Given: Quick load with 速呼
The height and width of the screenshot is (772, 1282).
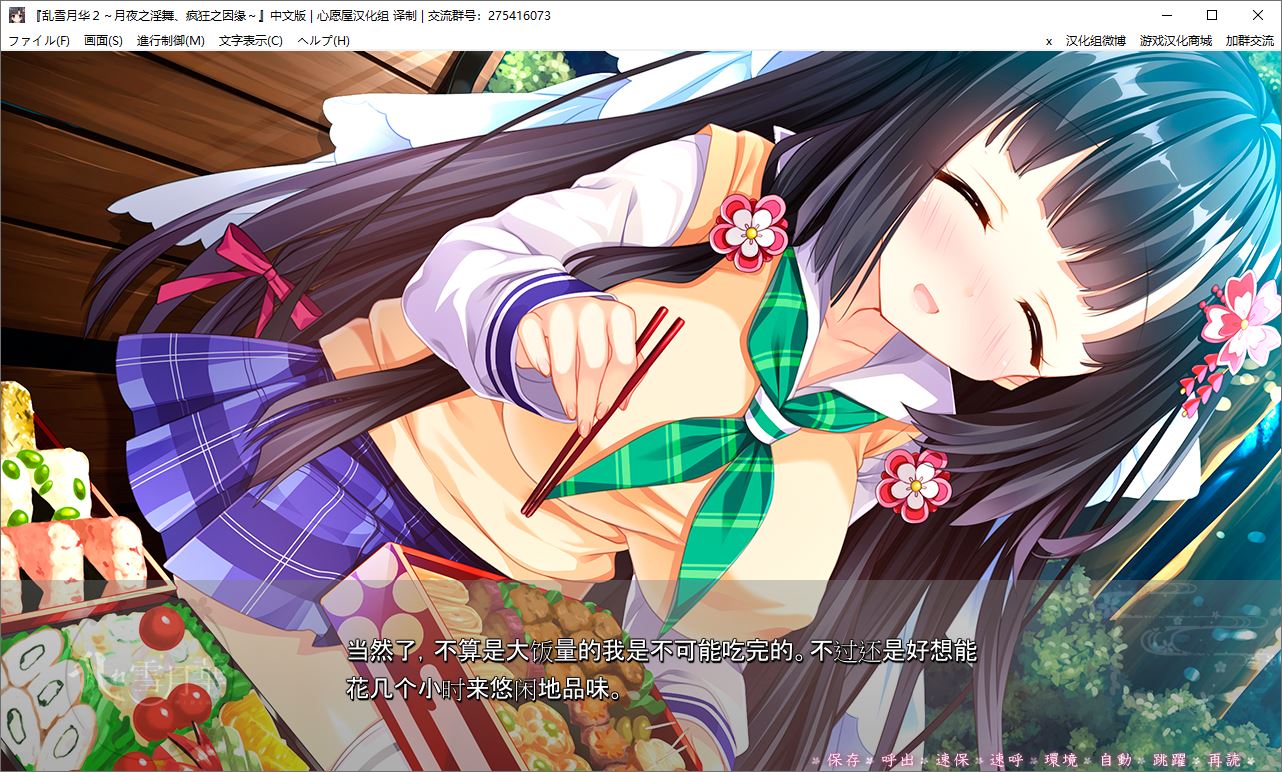Looking at the screenshot, I should [x=1006, y=760].
